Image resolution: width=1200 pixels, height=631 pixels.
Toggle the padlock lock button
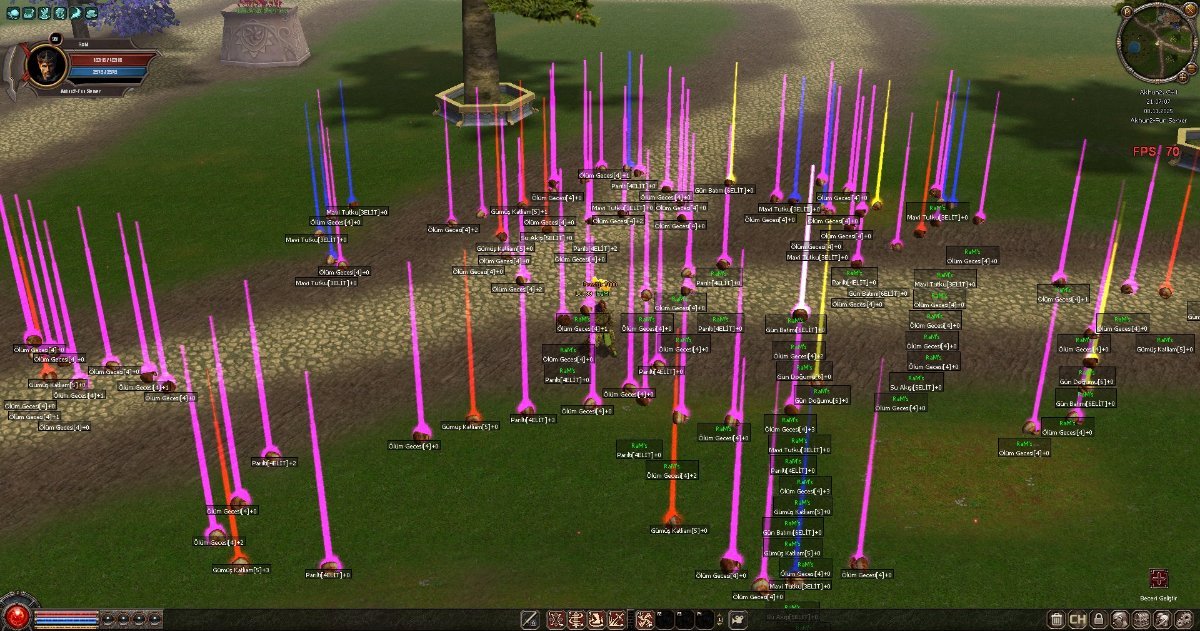pos(1098,620)
